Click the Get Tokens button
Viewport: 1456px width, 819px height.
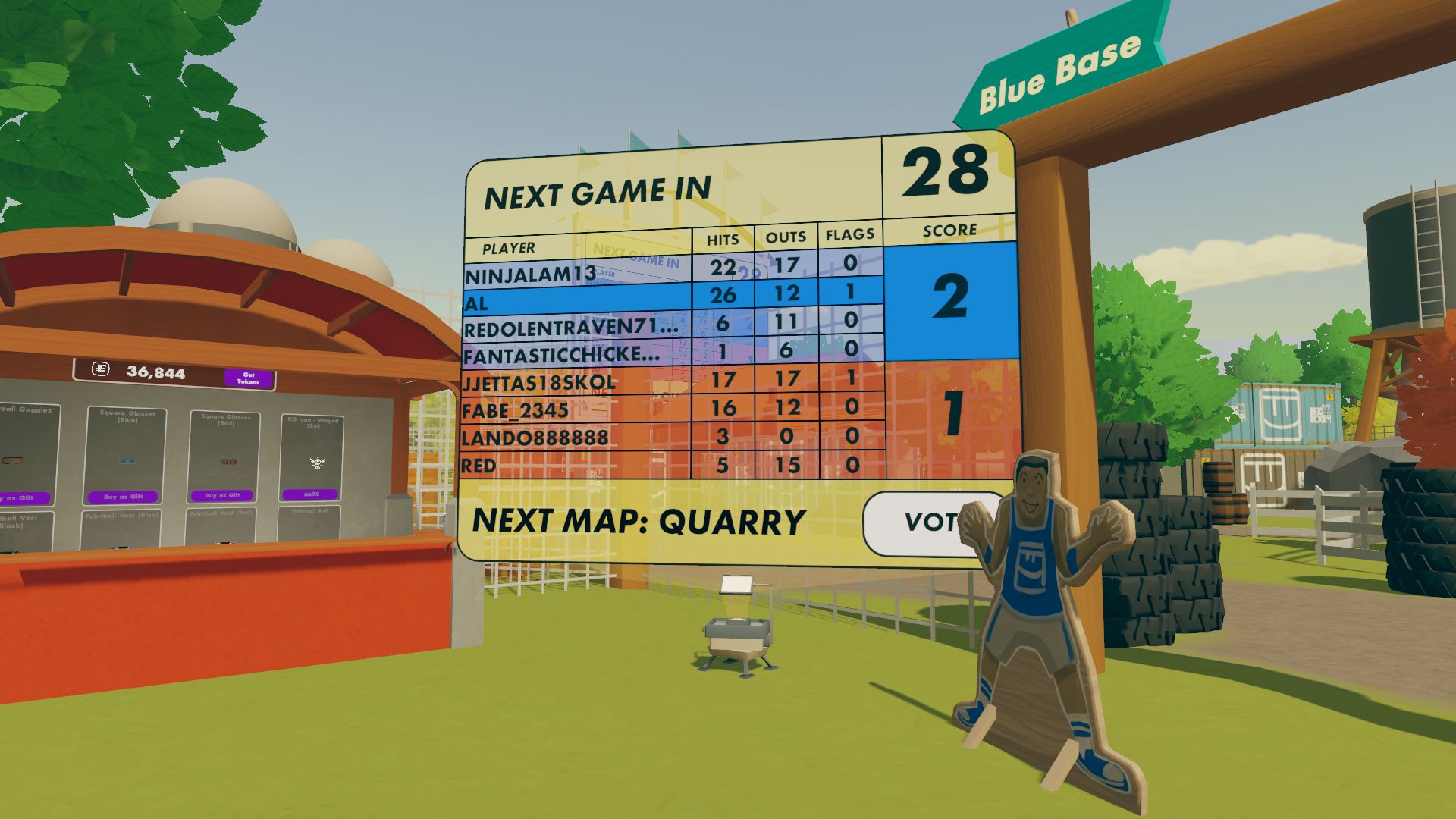(248, 378)
